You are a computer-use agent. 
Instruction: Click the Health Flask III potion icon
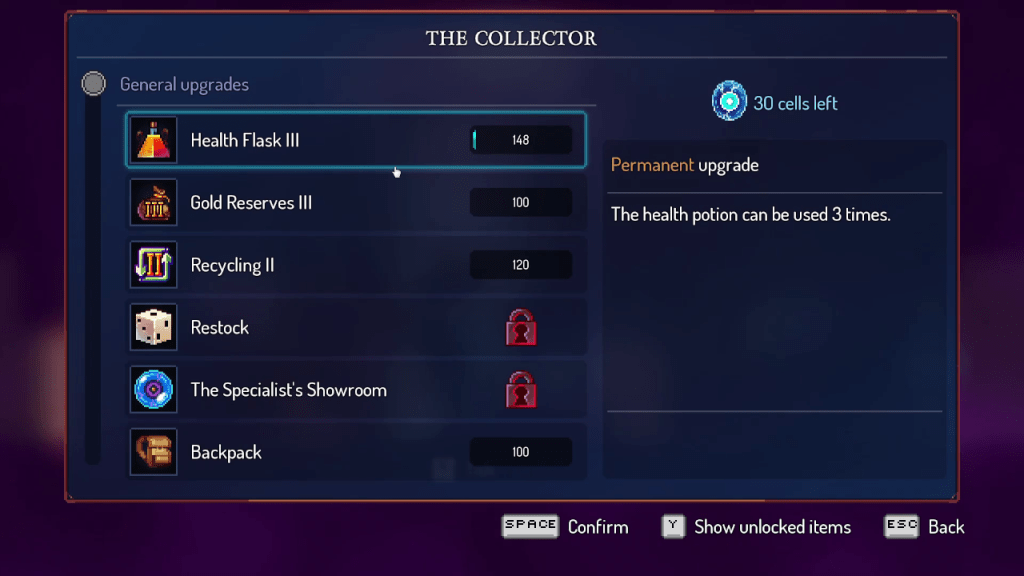pos(154,140)
